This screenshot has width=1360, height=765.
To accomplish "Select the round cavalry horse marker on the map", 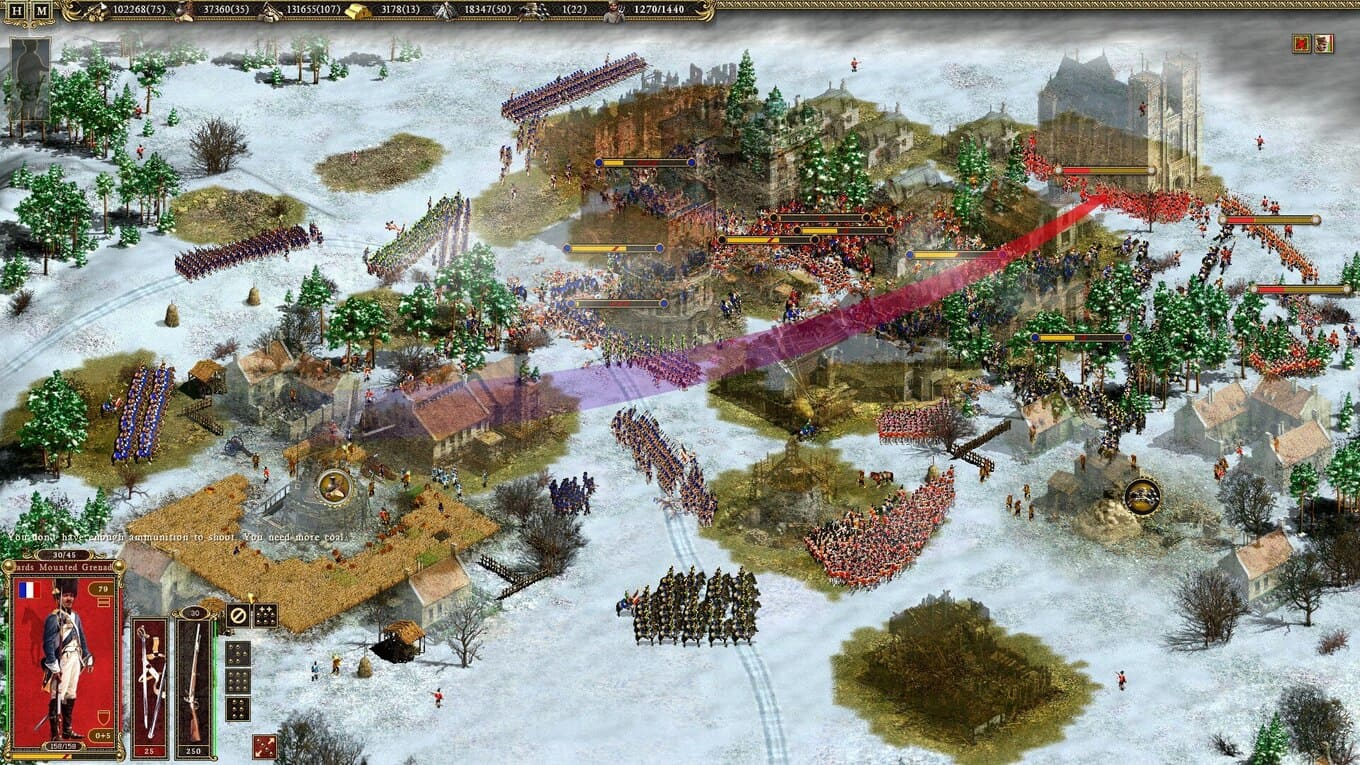I will point(1142,496).
